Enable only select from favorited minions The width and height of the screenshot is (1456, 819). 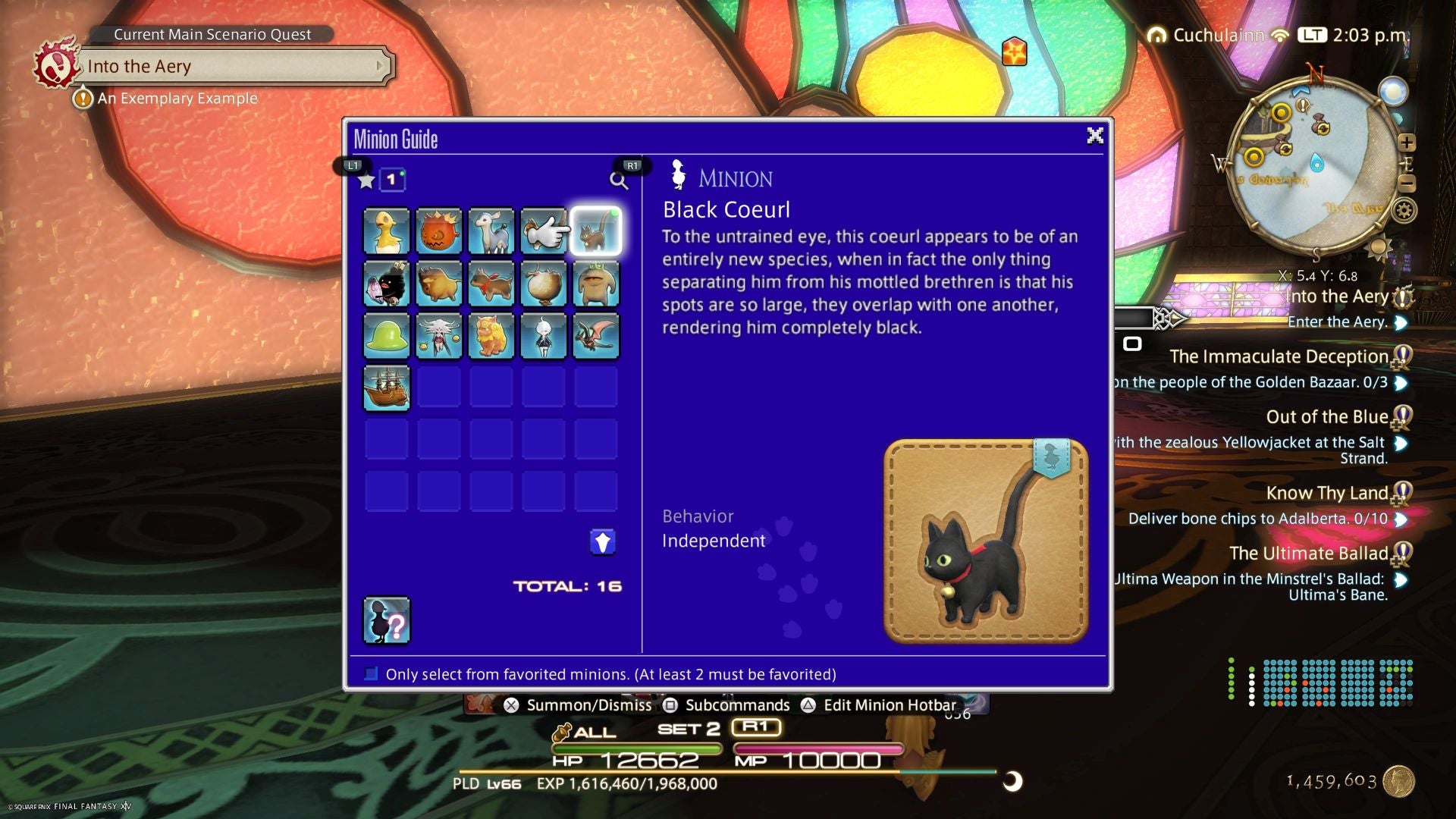[371, 673]
